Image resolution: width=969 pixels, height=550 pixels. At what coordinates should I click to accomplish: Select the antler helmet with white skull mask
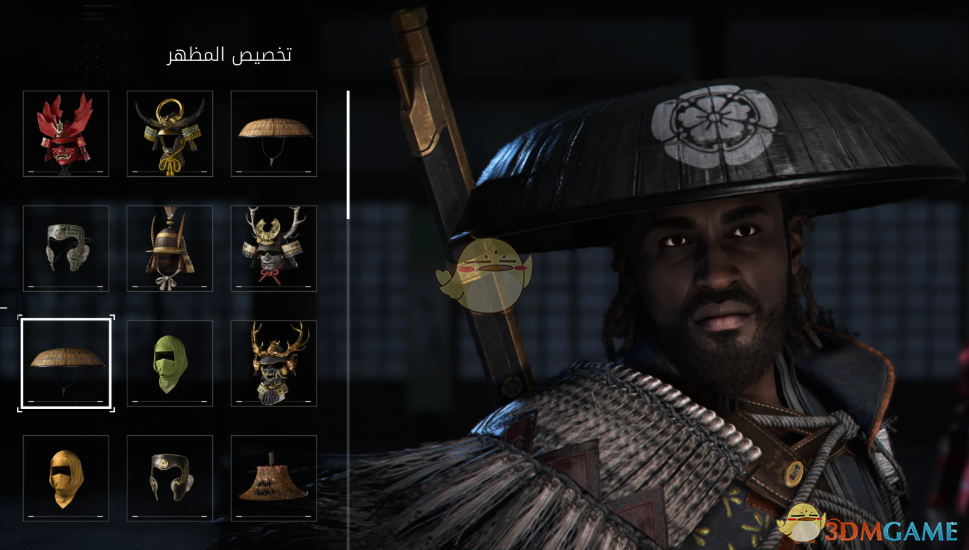pyautogui.click(x=274, y=249)
